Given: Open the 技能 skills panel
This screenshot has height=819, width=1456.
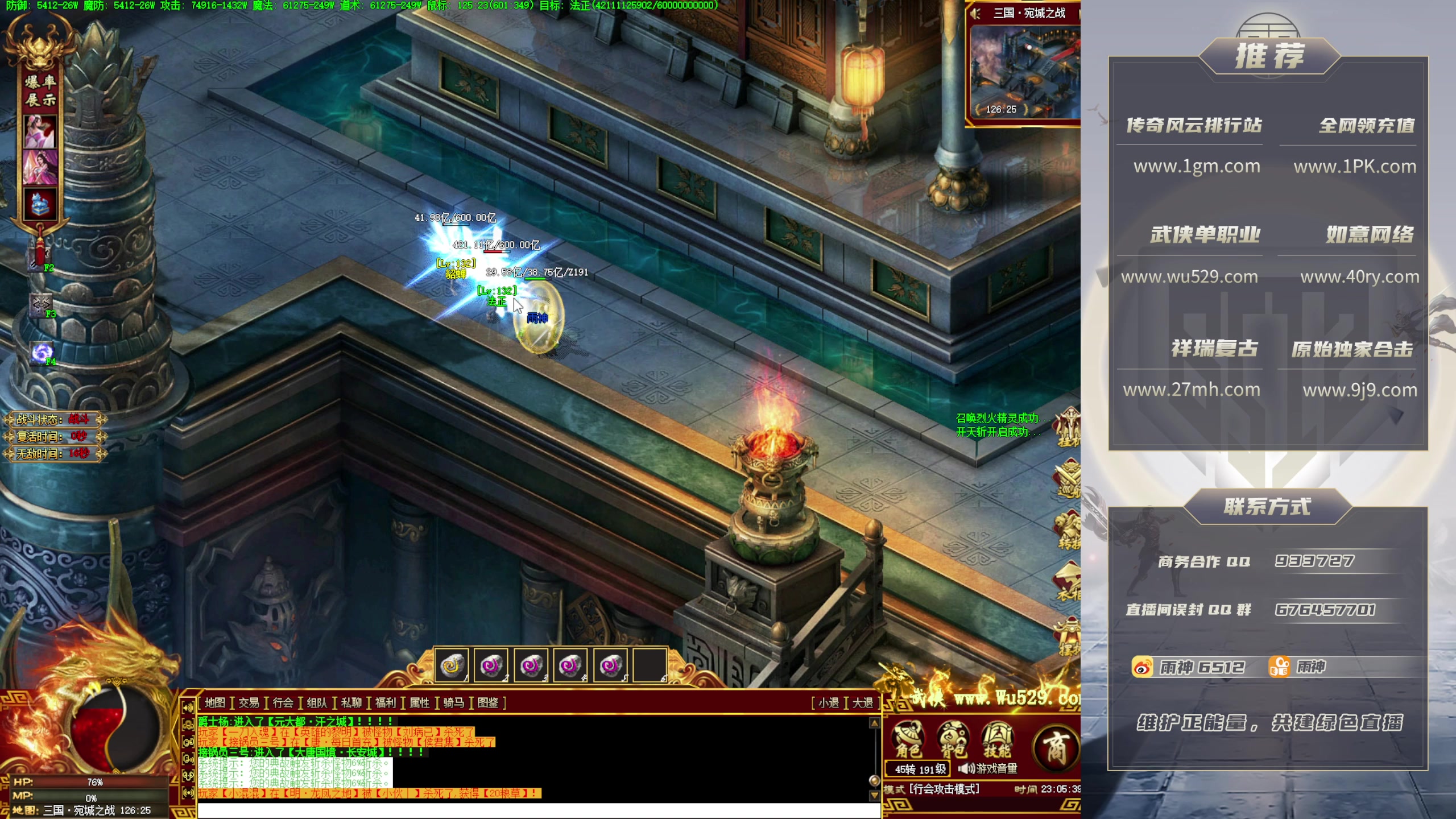Looking at the screenshot, I should [997, 739].
